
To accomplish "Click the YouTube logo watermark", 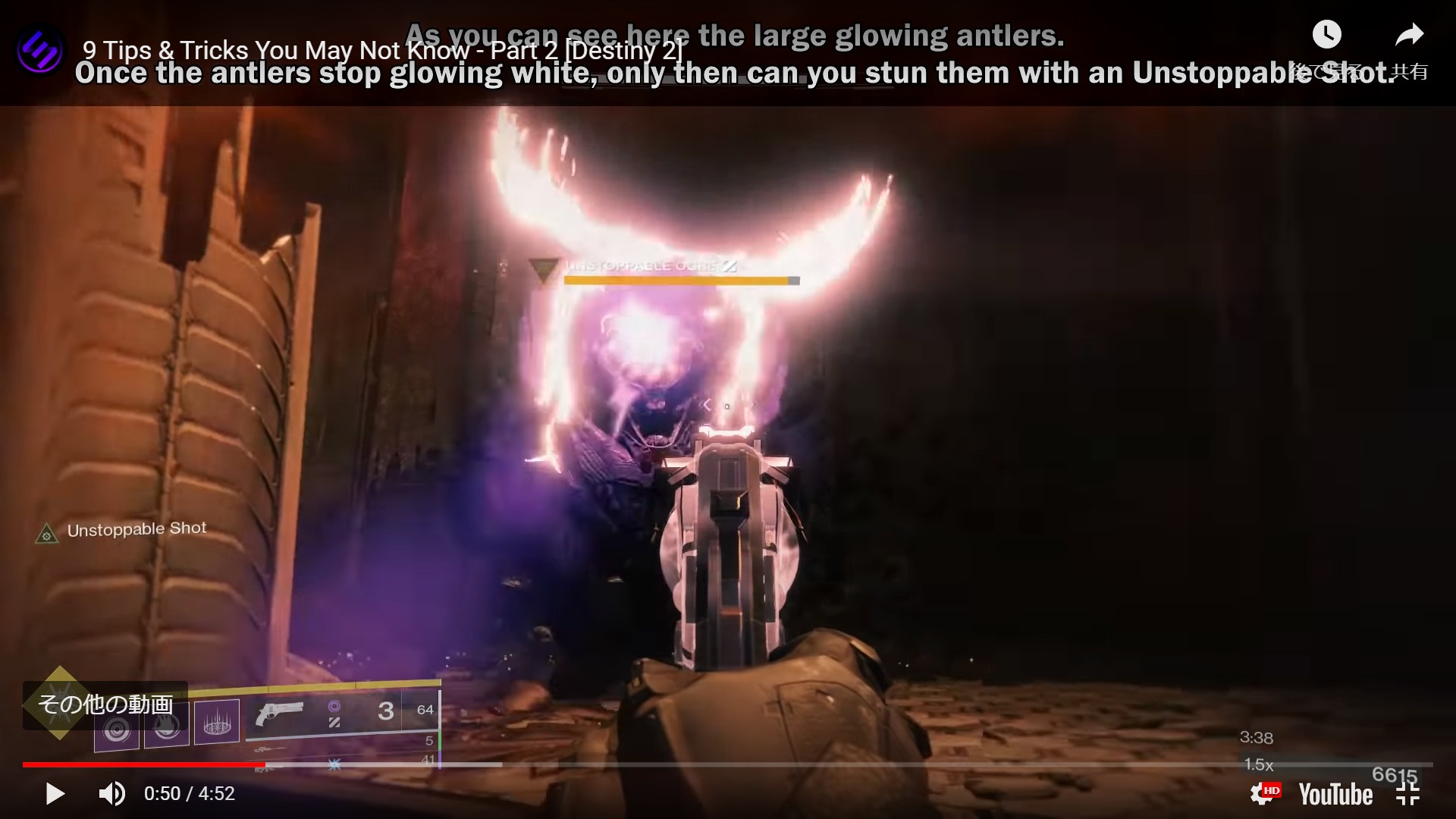I will [1335, 793].
